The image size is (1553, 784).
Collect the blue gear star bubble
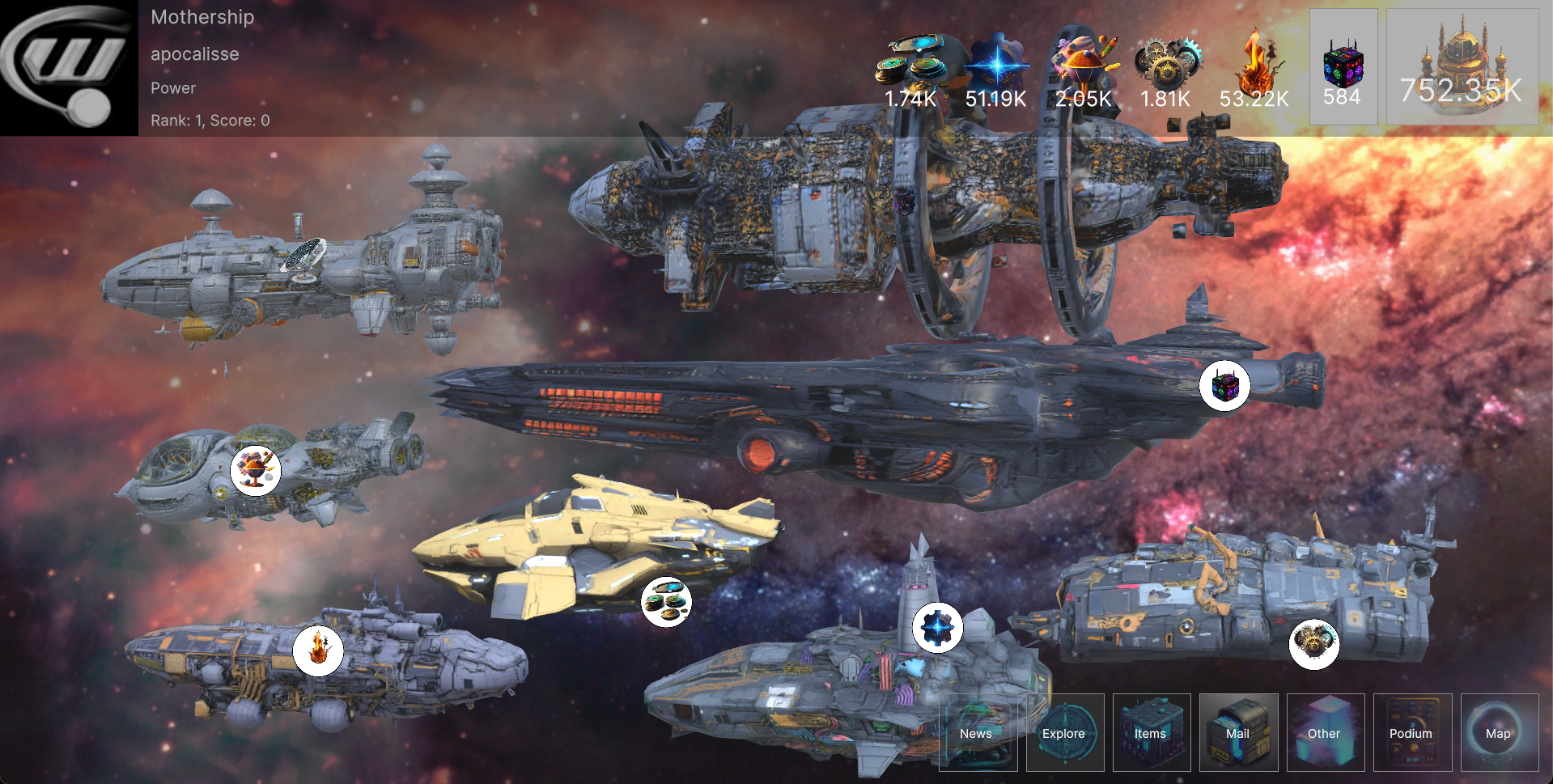937,627
